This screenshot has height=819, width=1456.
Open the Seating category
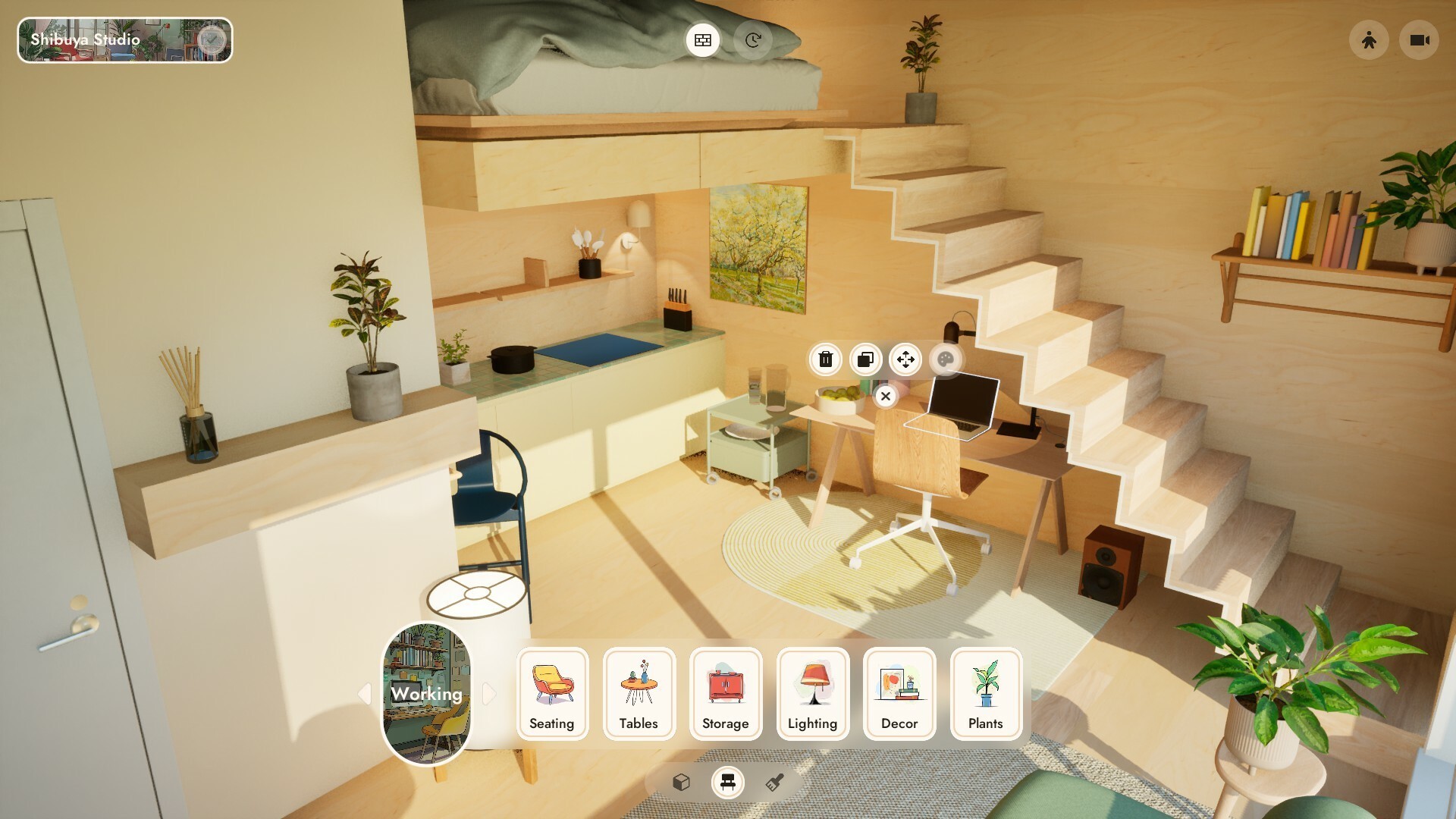pyautogui.click(x=552, y=694)
